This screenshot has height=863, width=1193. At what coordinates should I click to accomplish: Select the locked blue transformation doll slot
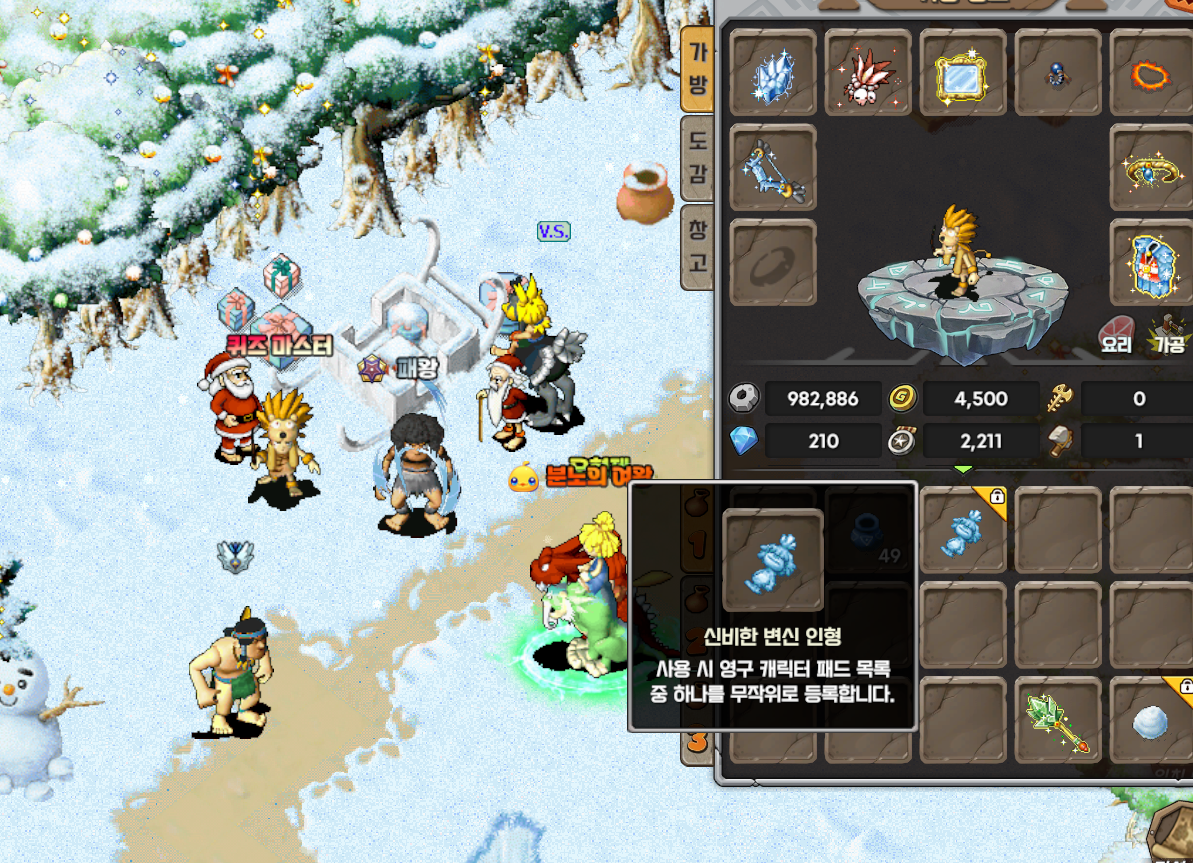tap(963, 530)
